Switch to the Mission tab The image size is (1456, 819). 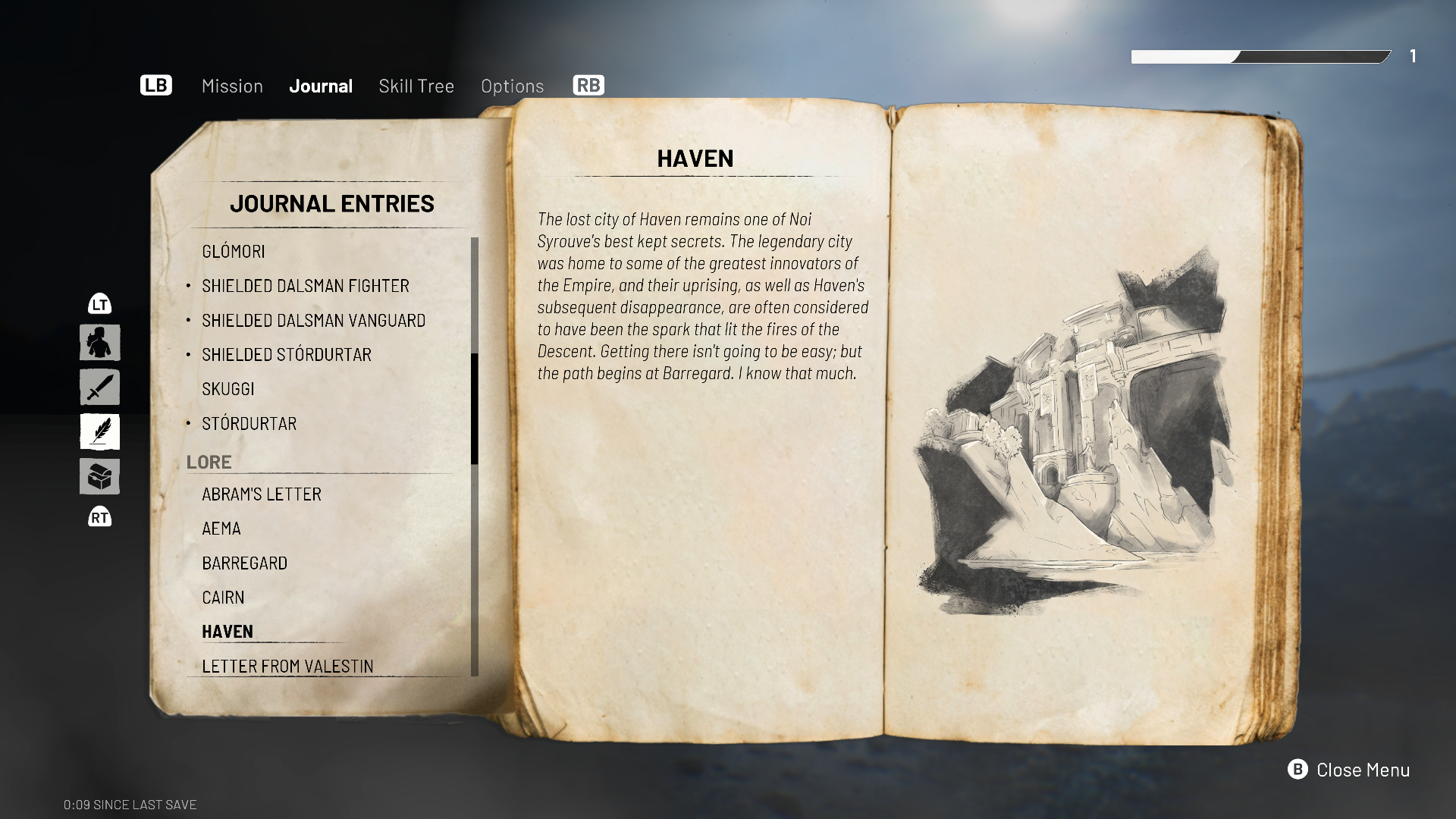[x=232, y=86]
